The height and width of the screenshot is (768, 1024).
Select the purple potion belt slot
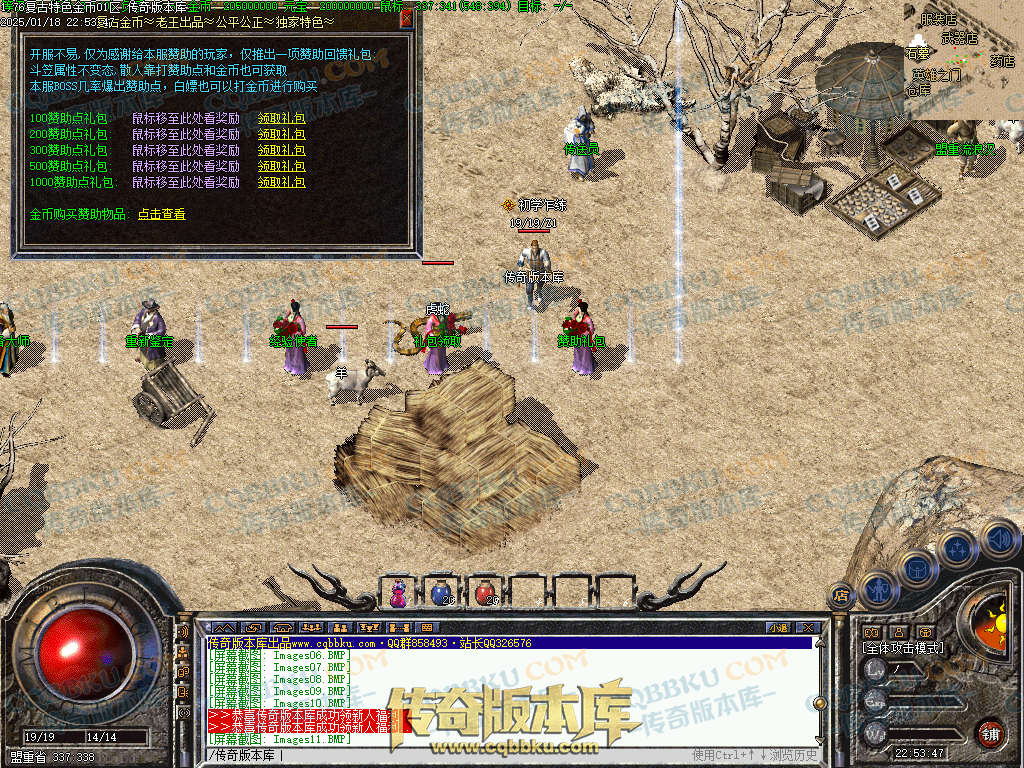point(398,593)
